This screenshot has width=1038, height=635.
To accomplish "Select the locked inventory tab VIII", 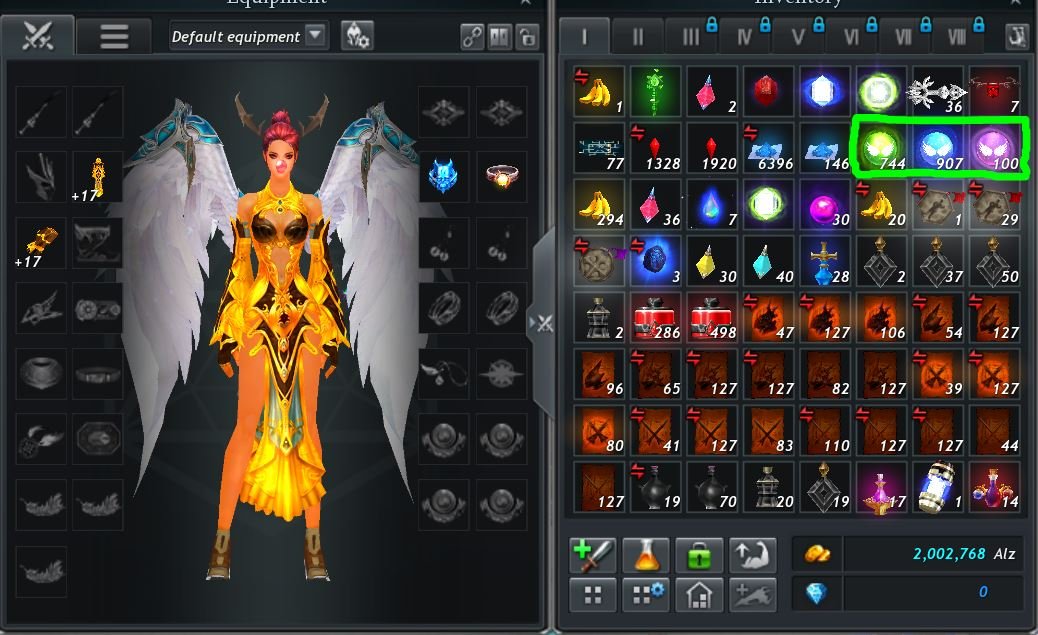I will (x=957, y=37).
